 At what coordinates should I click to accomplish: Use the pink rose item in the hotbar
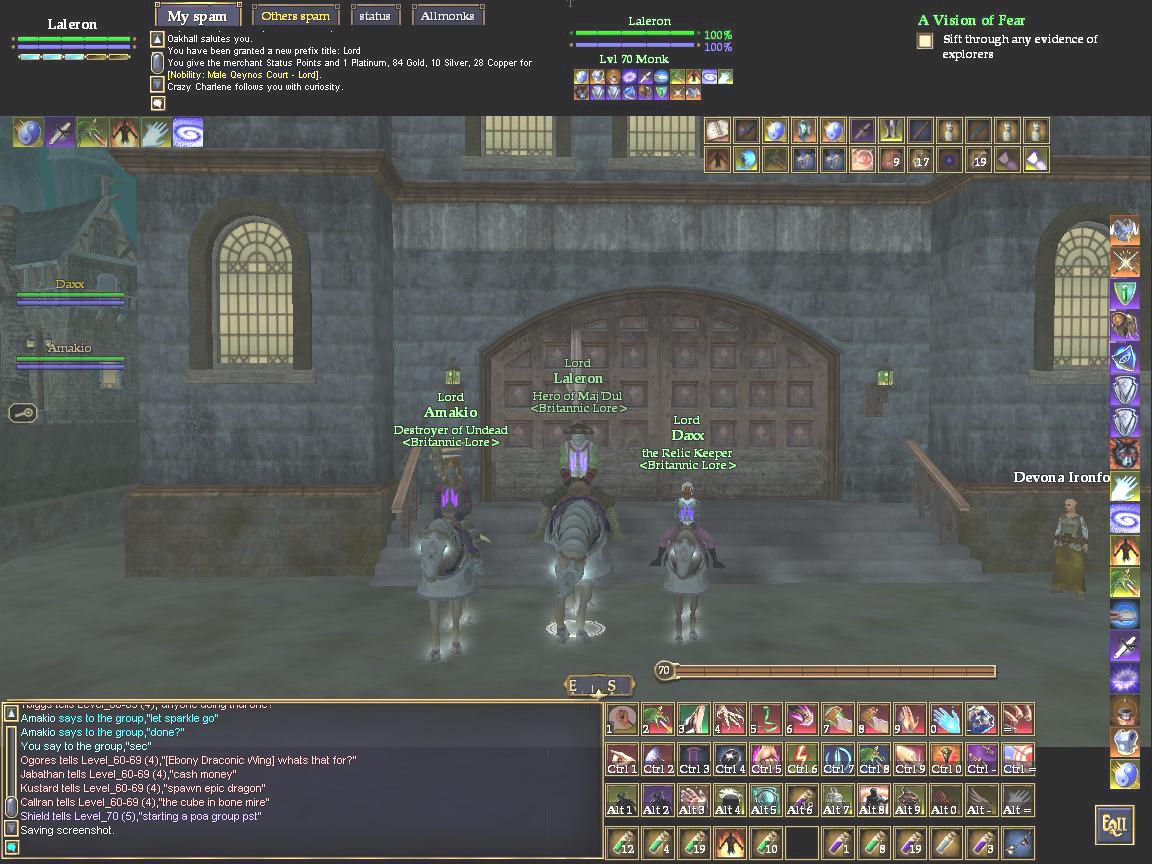tap(862, 160)
